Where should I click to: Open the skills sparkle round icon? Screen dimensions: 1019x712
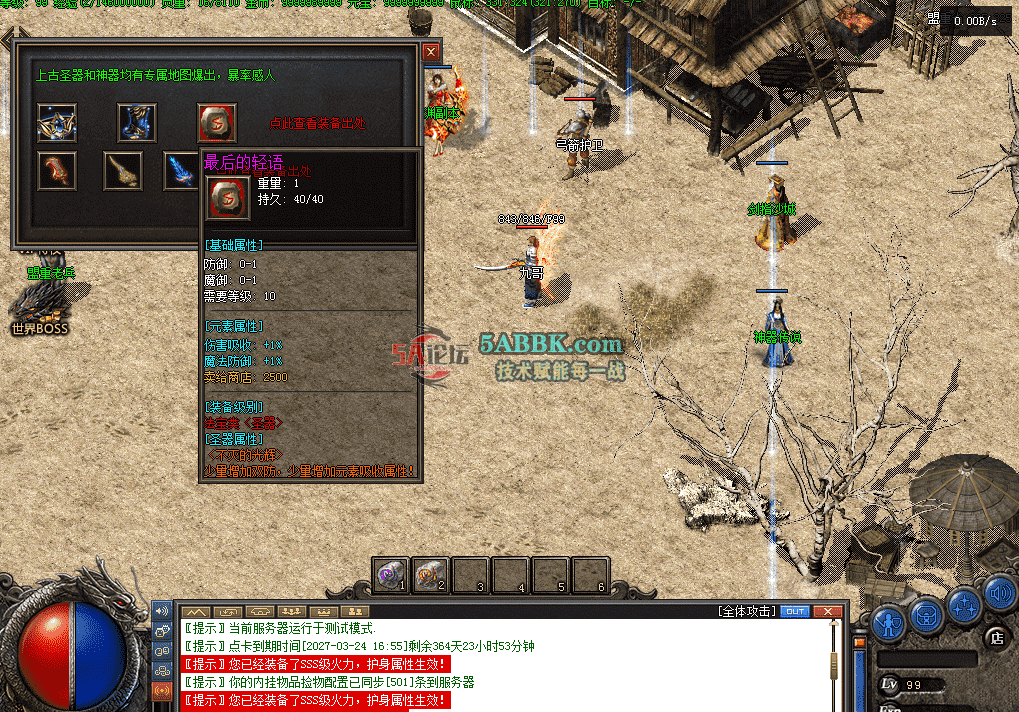coord(965,602)
